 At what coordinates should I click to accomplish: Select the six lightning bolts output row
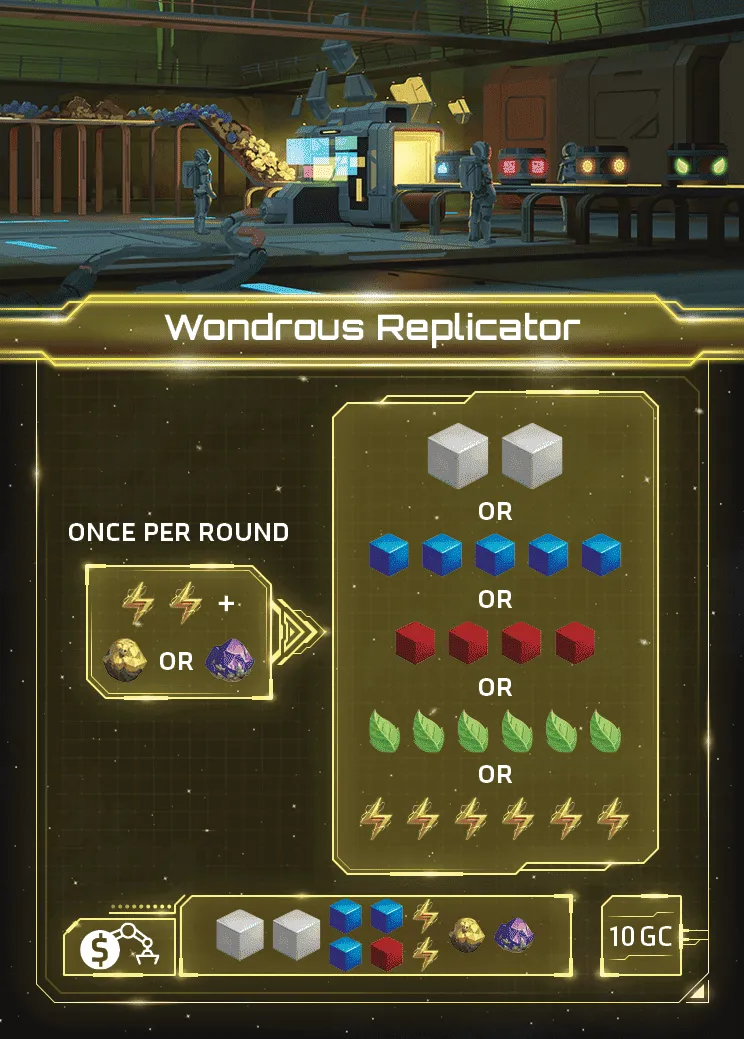click(x=494, y=819)
